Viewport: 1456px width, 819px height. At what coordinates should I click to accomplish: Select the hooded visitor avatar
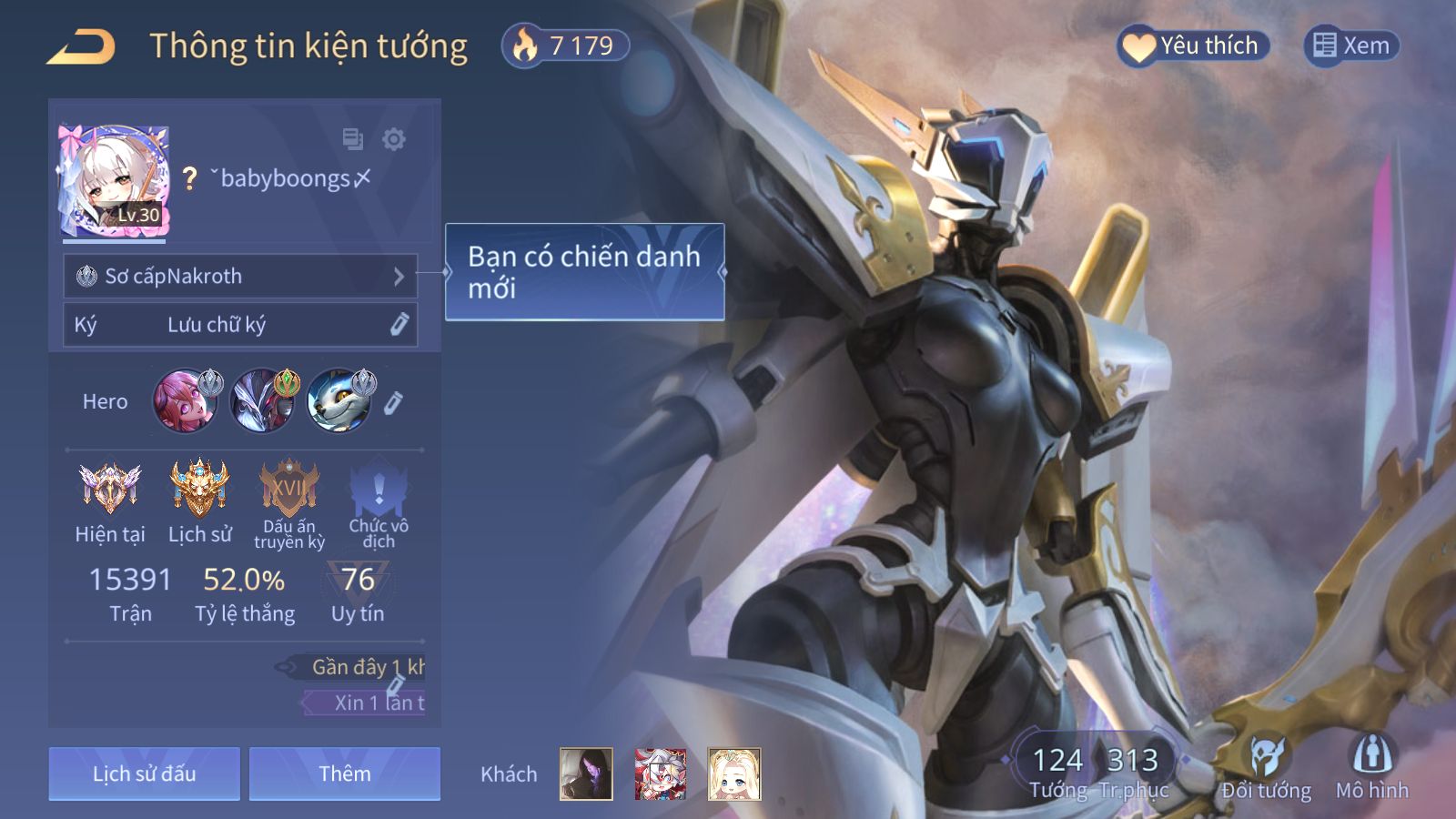click(586, 774)
